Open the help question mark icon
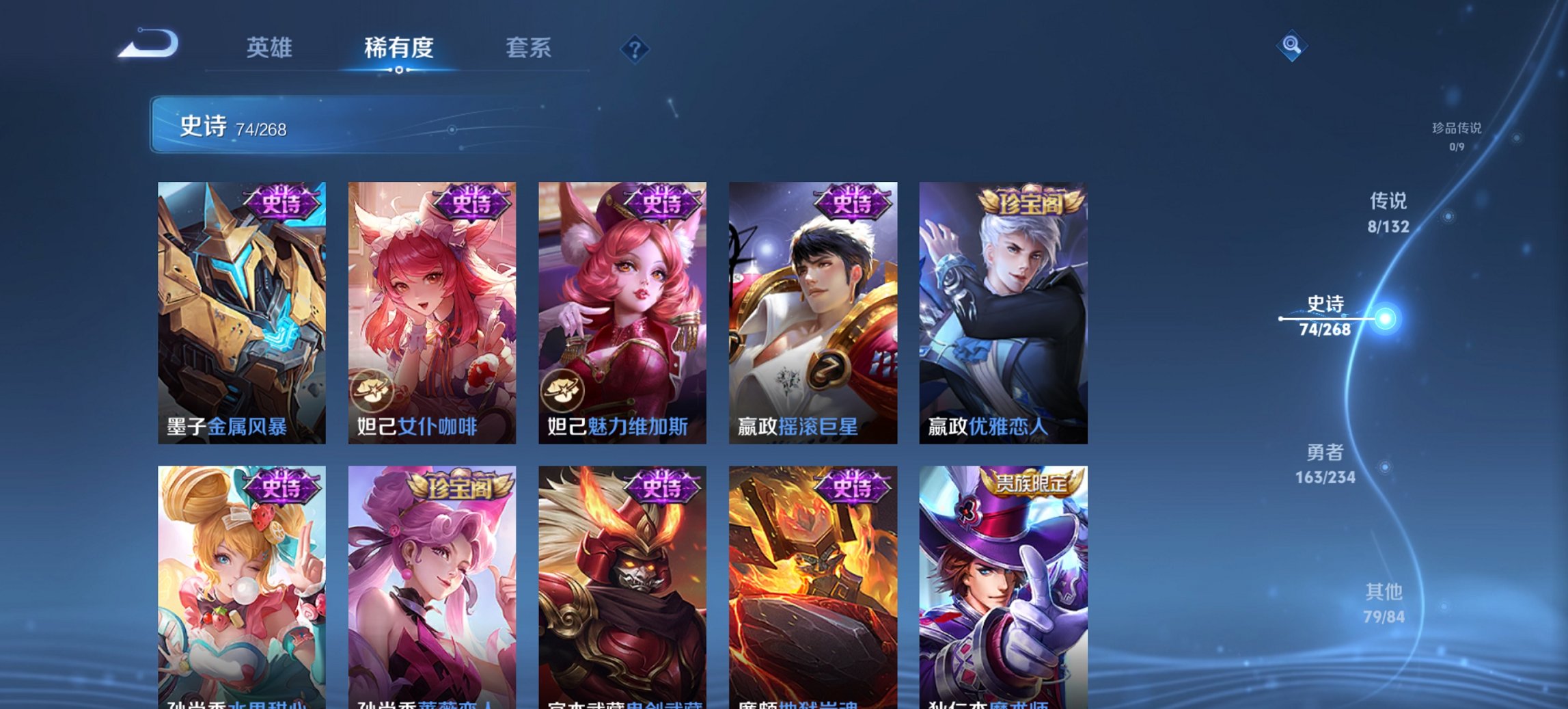 tap(635, 50)
